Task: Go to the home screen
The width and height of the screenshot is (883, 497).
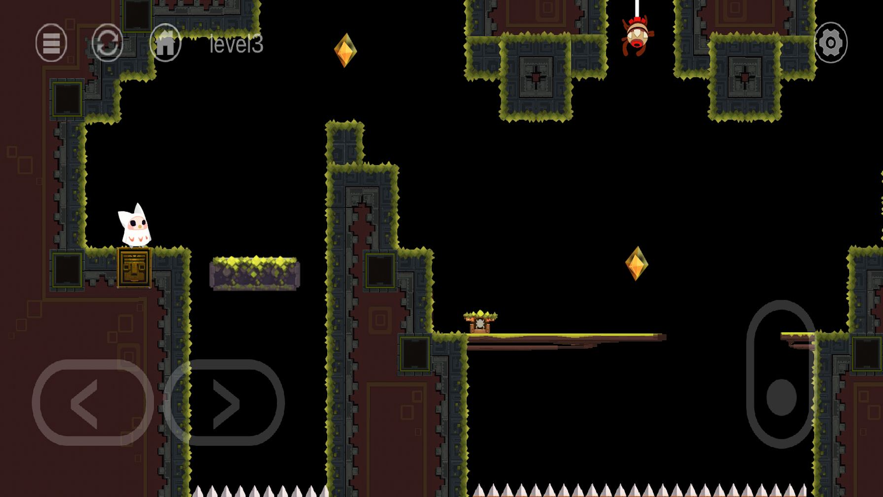Action: click(x=165, y=43)
